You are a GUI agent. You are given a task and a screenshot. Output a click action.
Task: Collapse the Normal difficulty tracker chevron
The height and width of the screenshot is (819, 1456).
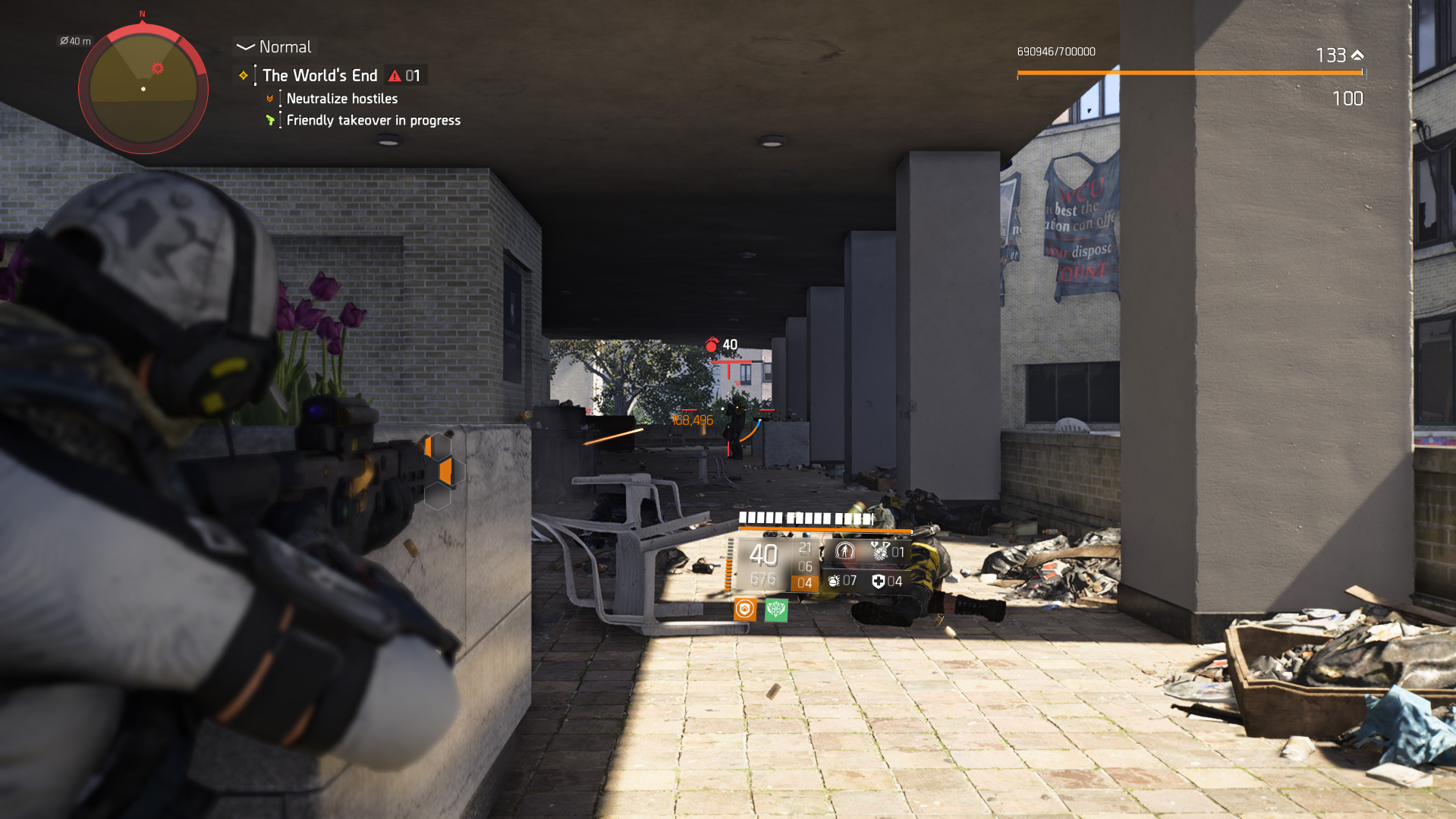pos(244,47)
